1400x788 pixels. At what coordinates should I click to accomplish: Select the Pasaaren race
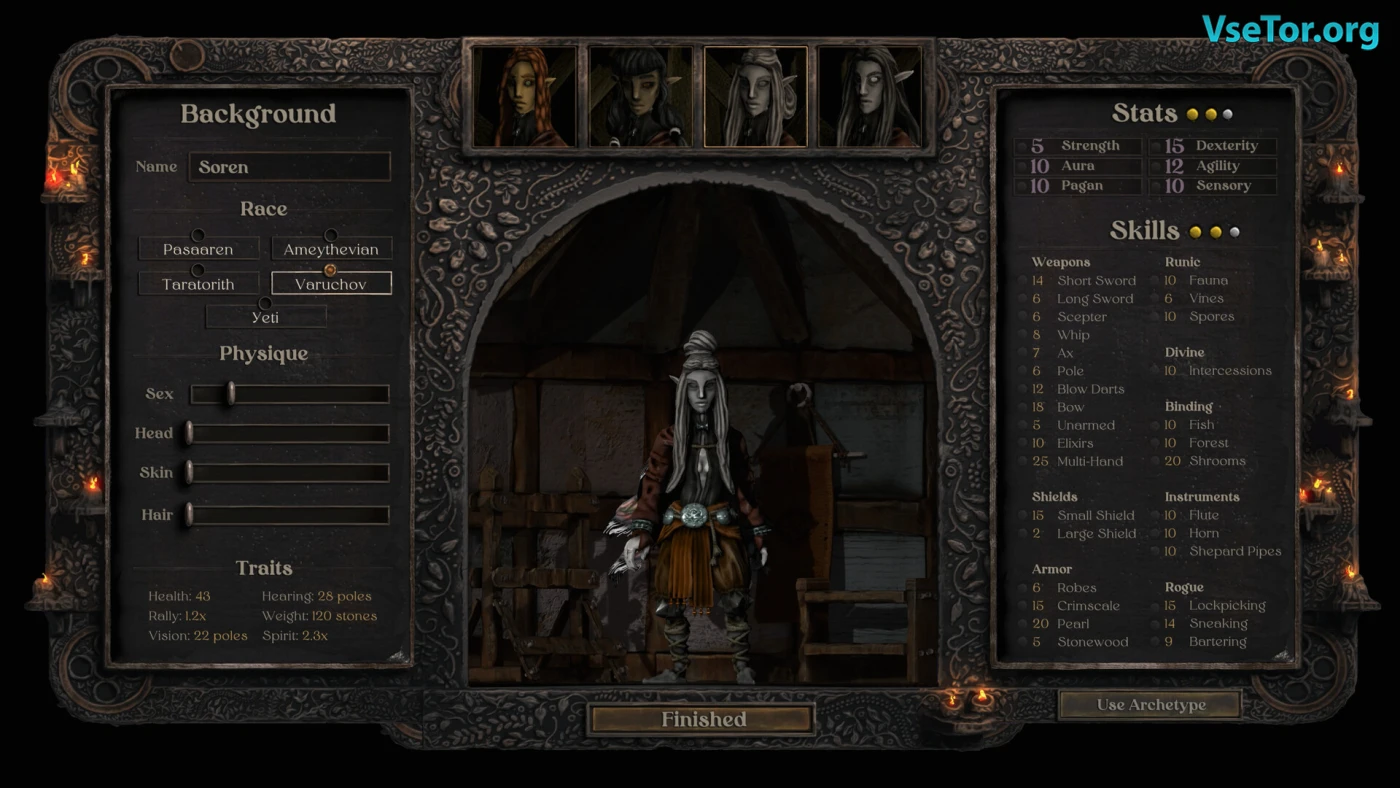[198, 249]
